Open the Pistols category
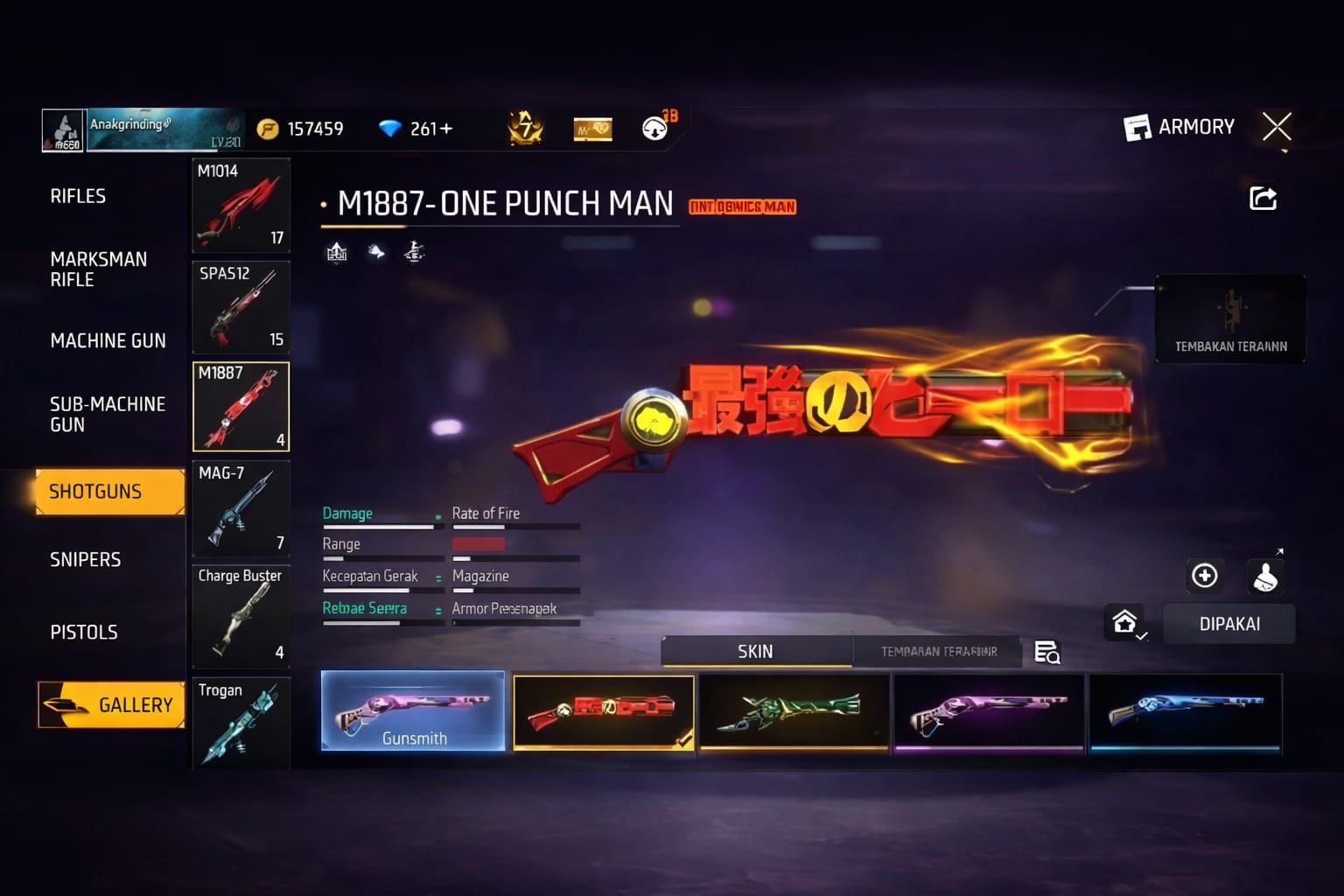Viewport: 1344px width, 896px height. click(83, 633)
